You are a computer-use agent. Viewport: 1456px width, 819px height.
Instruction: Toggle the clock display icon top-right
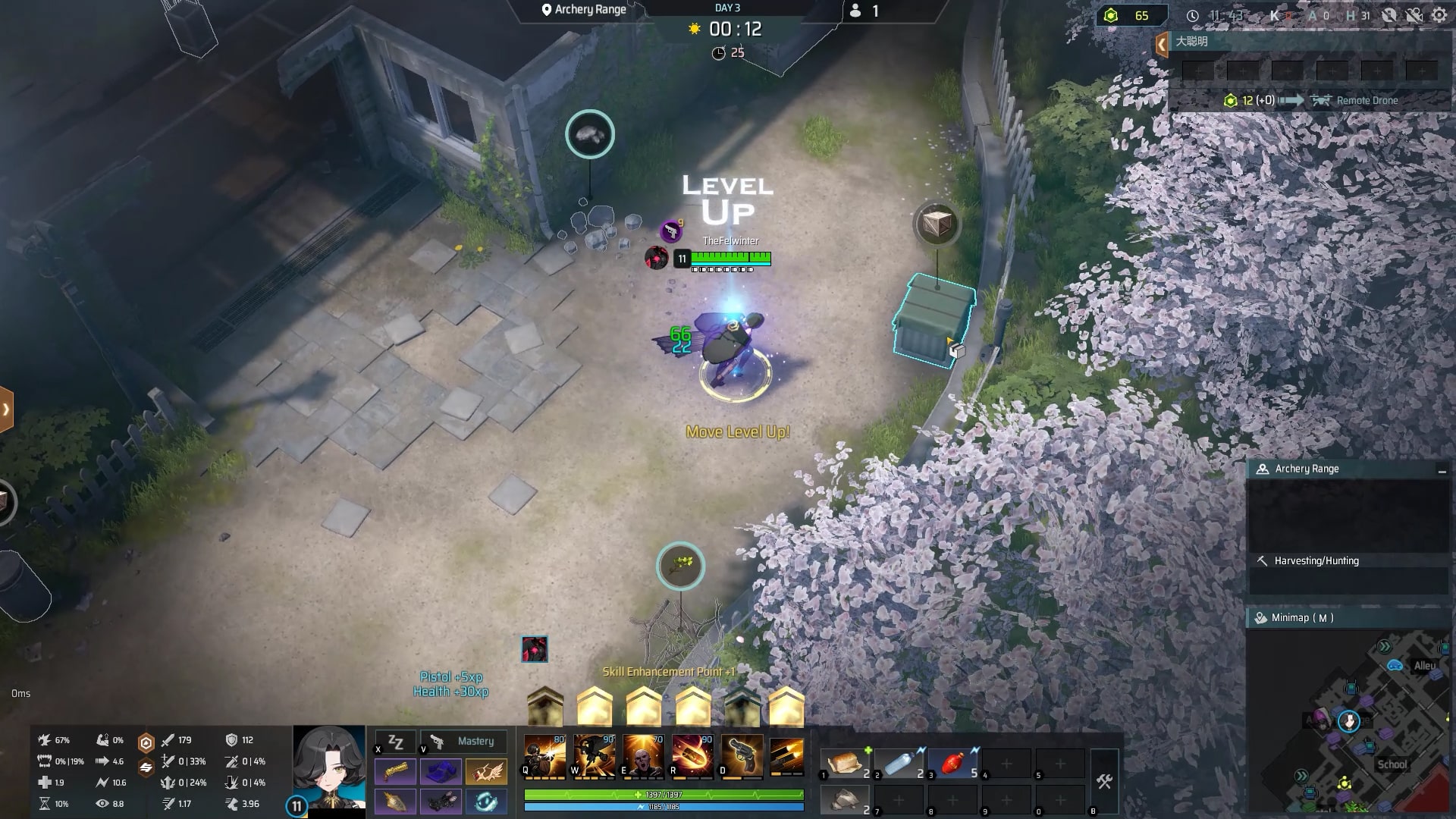(x=1192, y=15)
